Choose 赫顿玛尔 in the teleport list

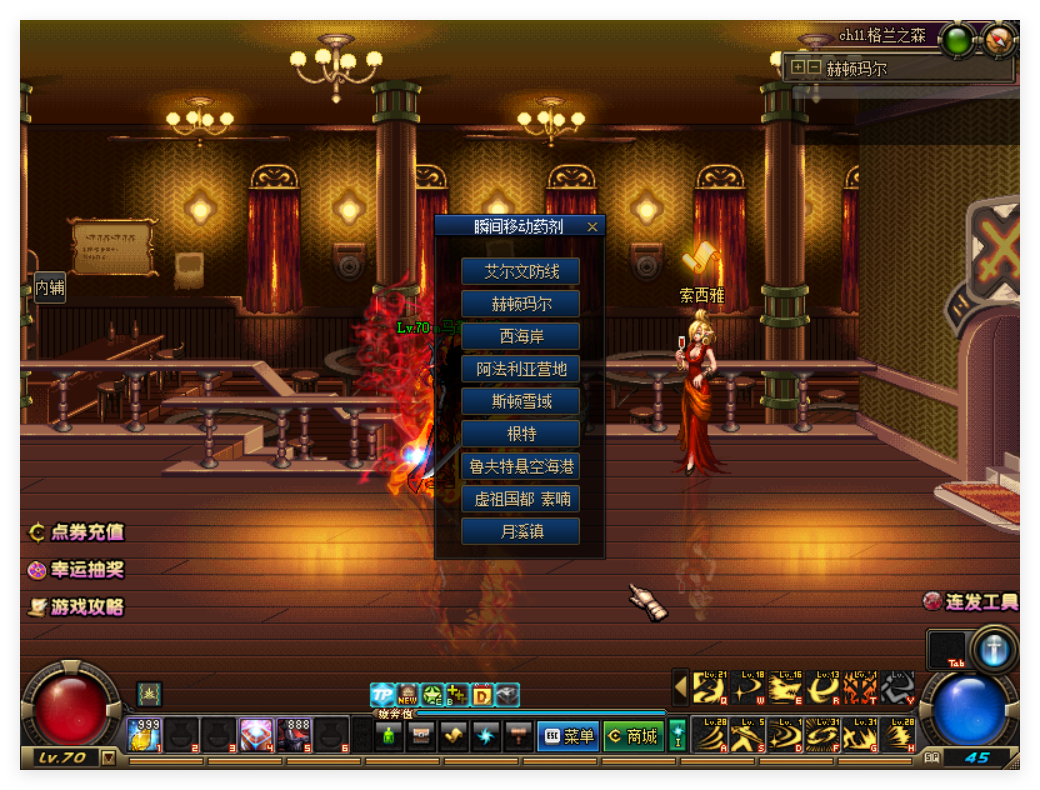pyautogui.click(x=520, y=304)
